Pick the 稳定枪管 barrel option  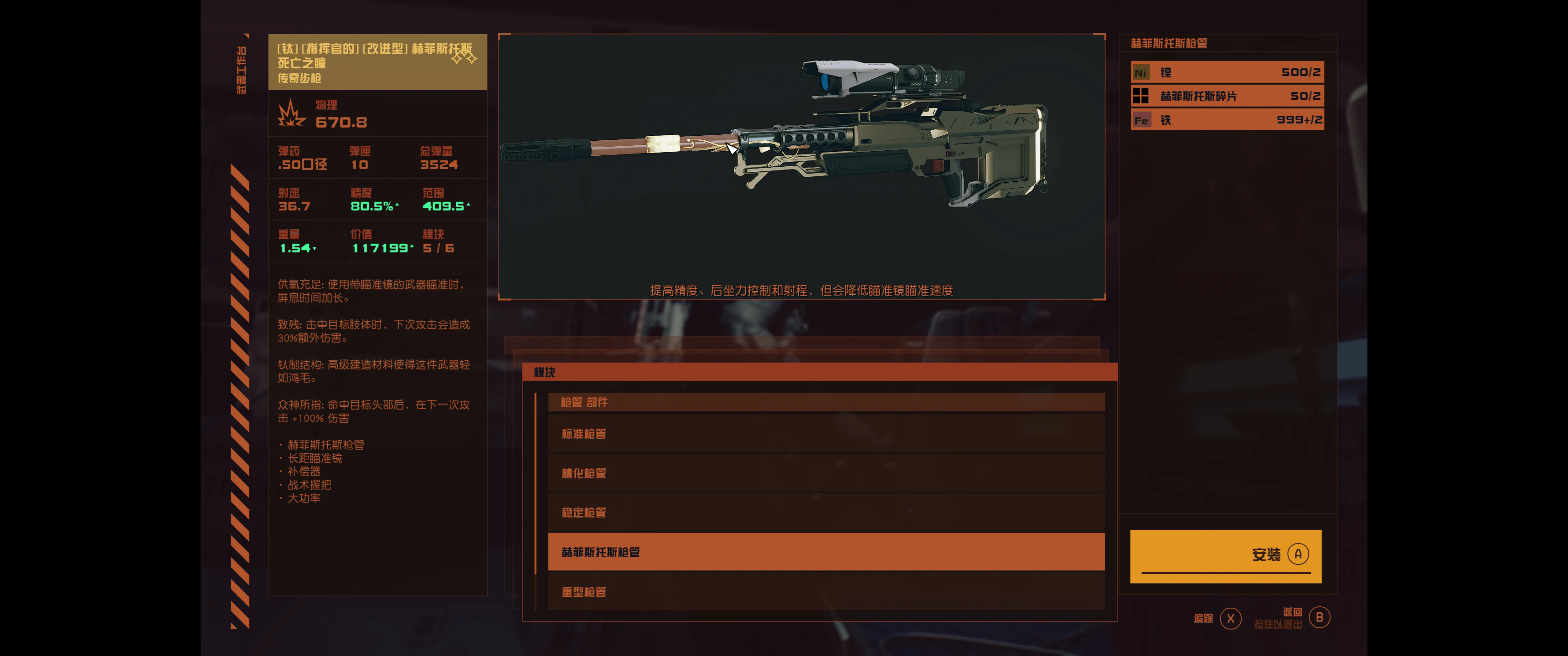[x=825, y=512]
